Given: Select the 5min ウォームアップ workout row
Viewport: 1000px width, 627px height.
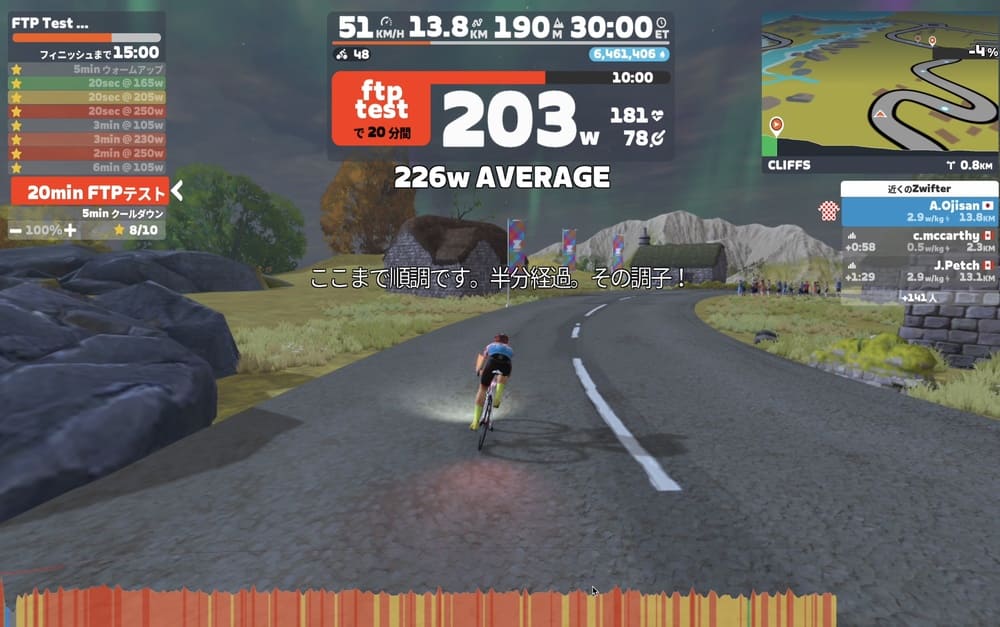Looking at the screenshot, I should click(x=88, y=69).
